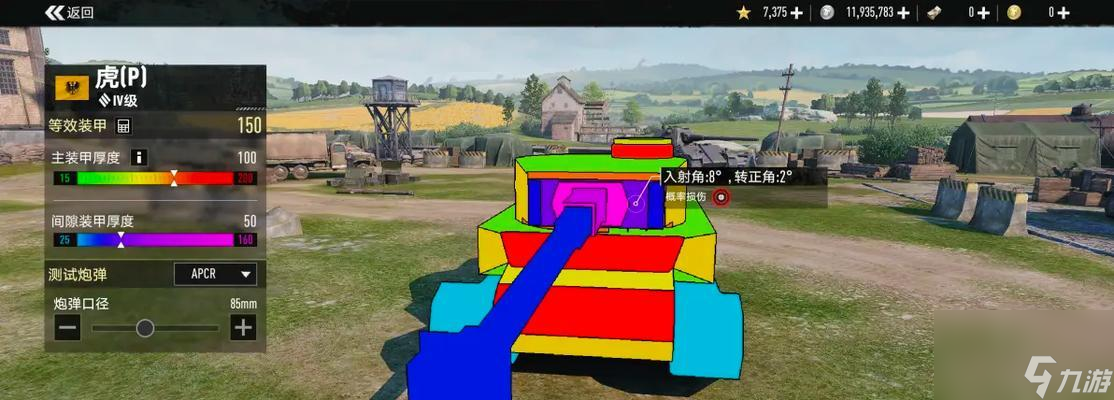Open the APCR test shell dropdown
1114x400 pixels.
(x=215, y=274)
